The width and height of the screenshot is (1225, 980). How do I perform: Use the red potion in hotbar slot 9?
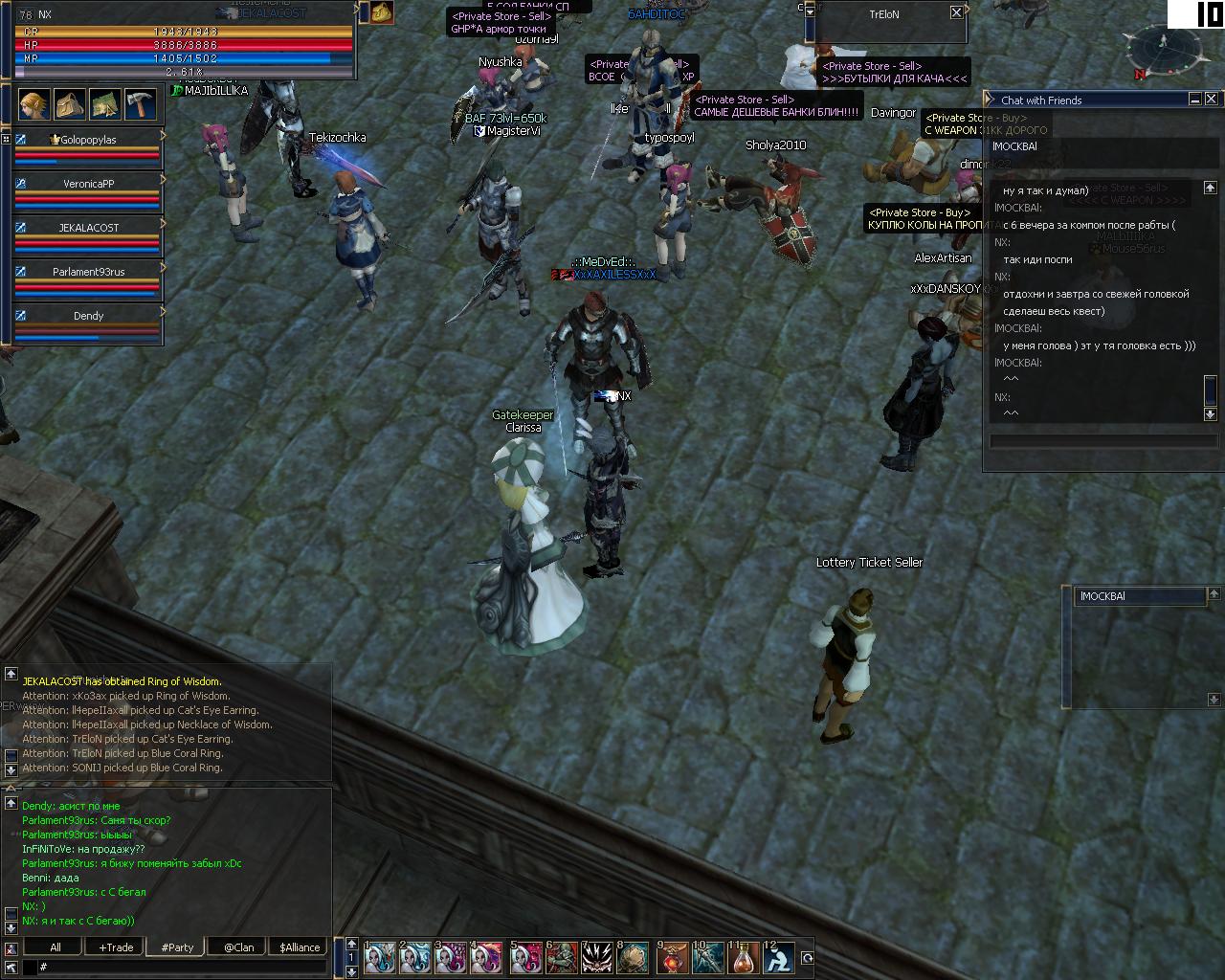click(x=672, y=957)
